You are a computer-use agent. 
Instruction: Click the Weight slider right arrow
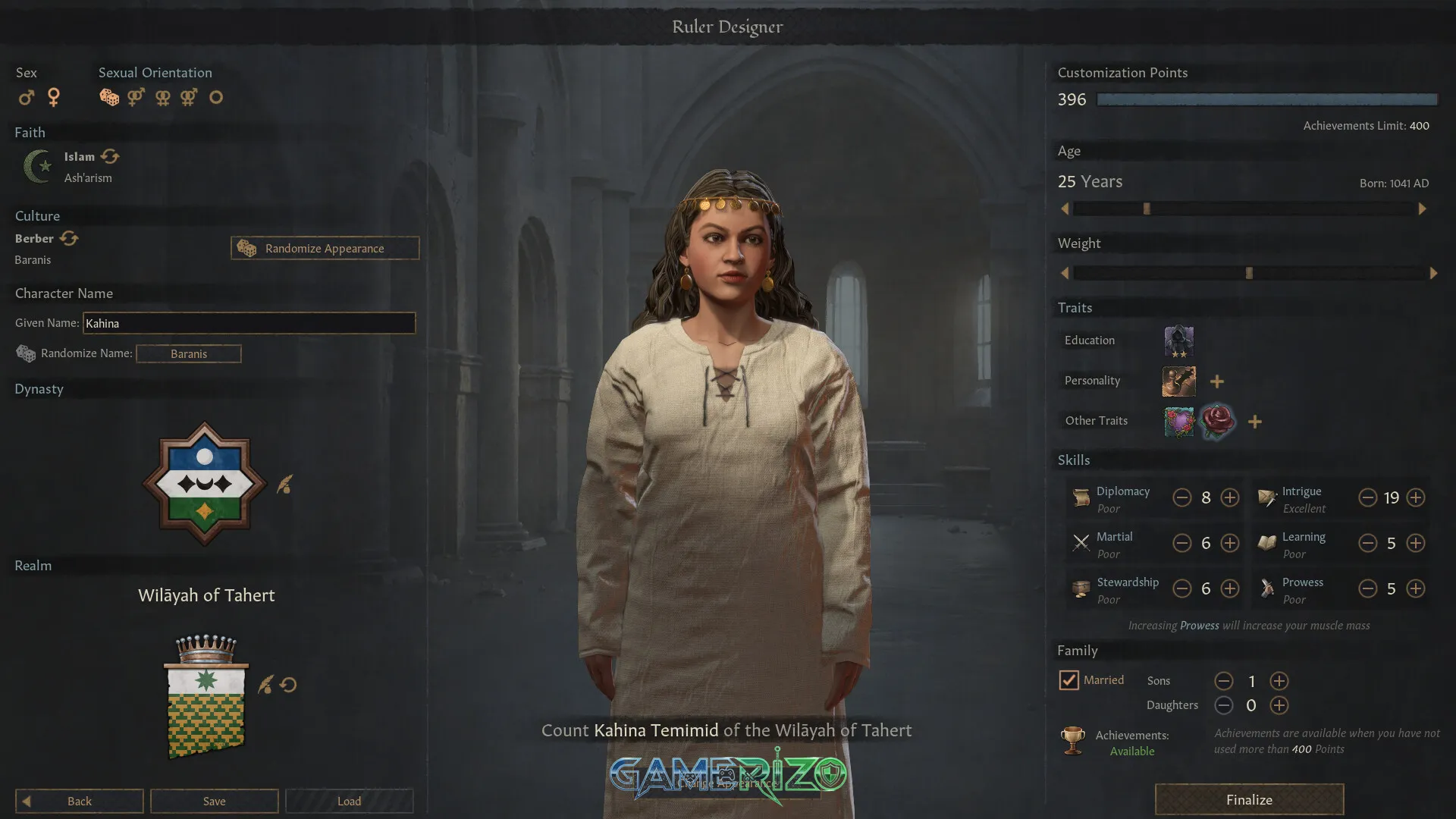point(1434,273)
